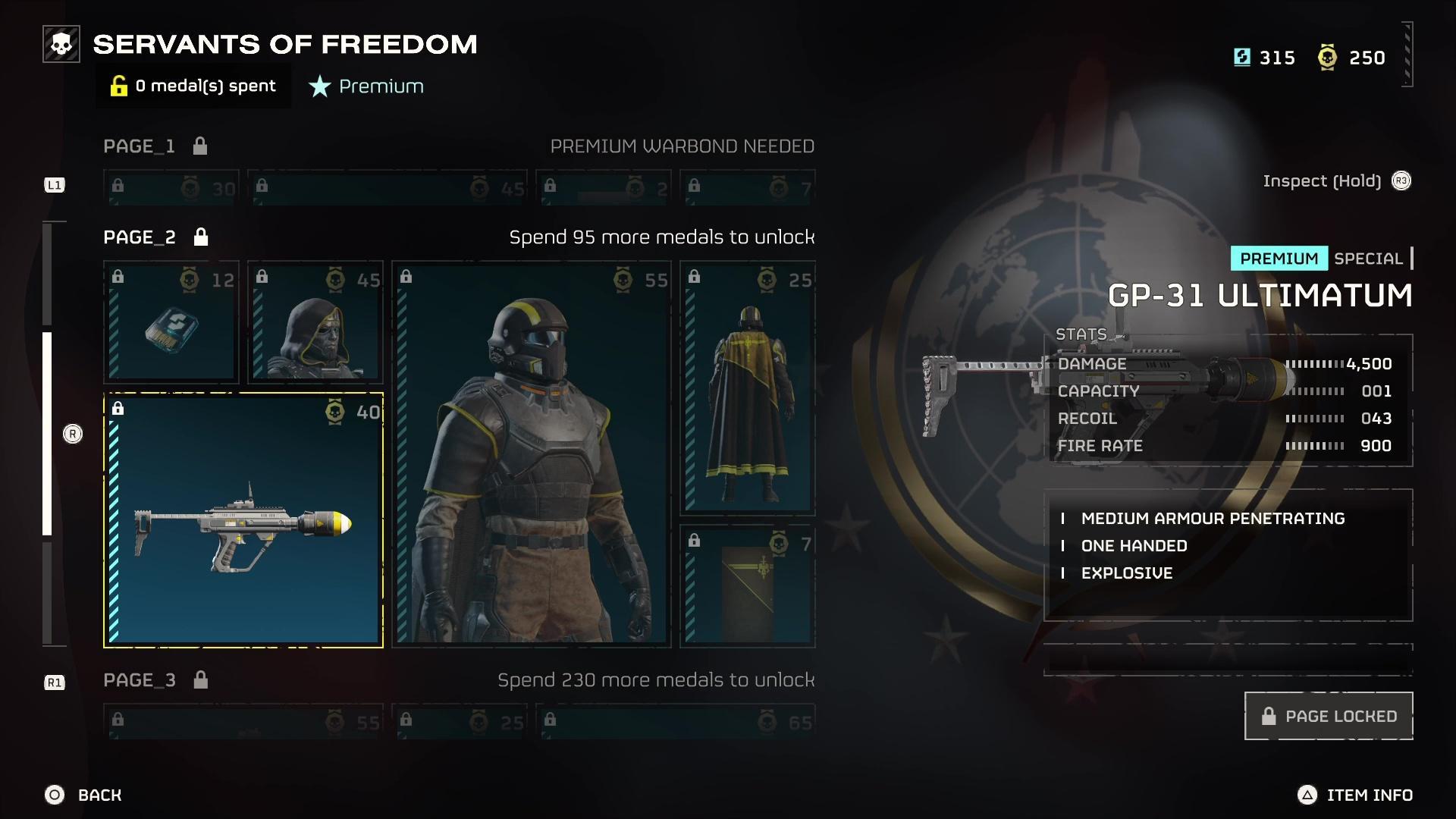Click the Servants of Freedom skull emblem
The width and height of the screenshot is (1456, 819).
(61, 43)
